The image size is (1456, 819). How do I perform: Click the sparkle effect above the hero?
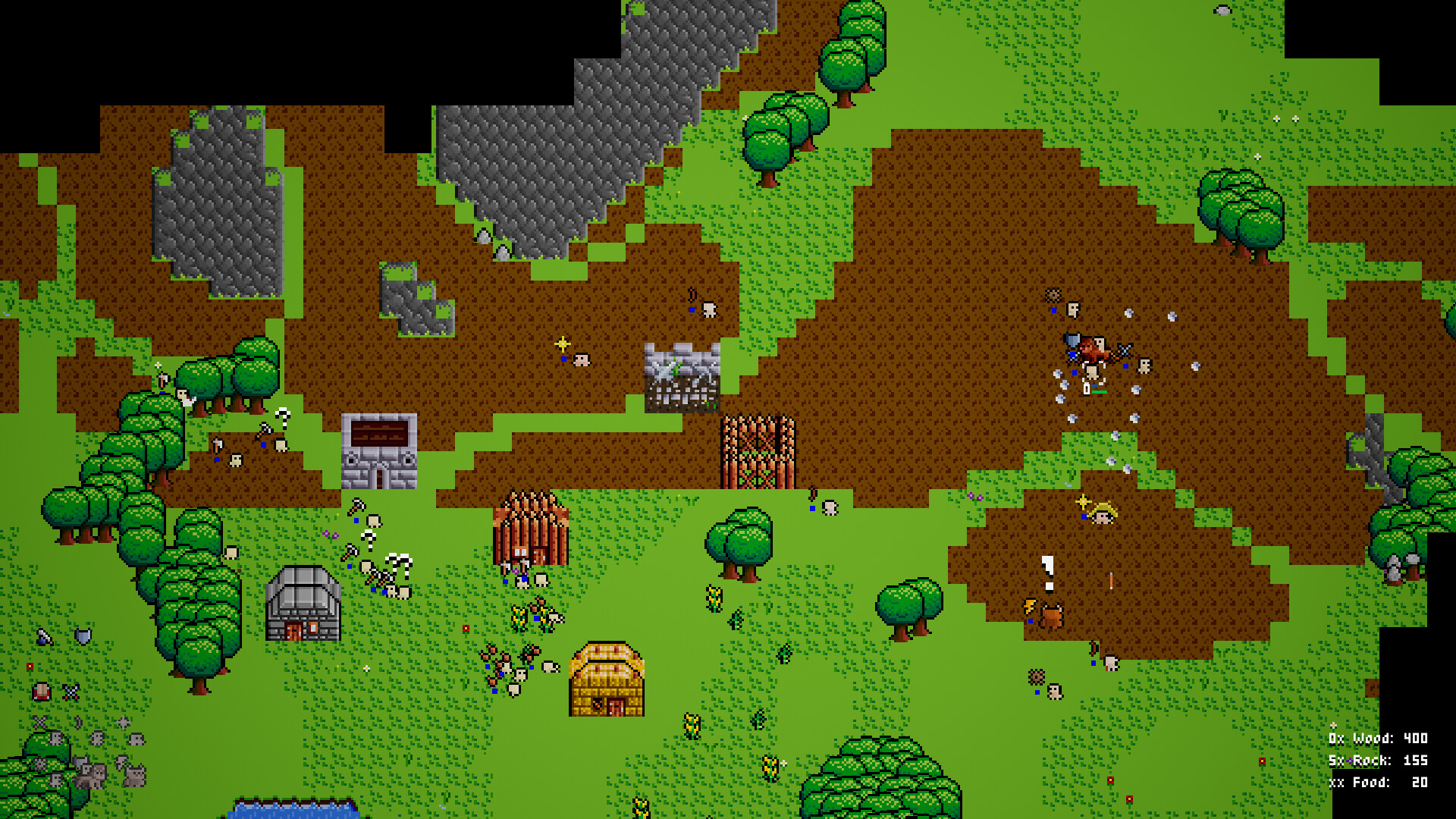[1083, 502]
